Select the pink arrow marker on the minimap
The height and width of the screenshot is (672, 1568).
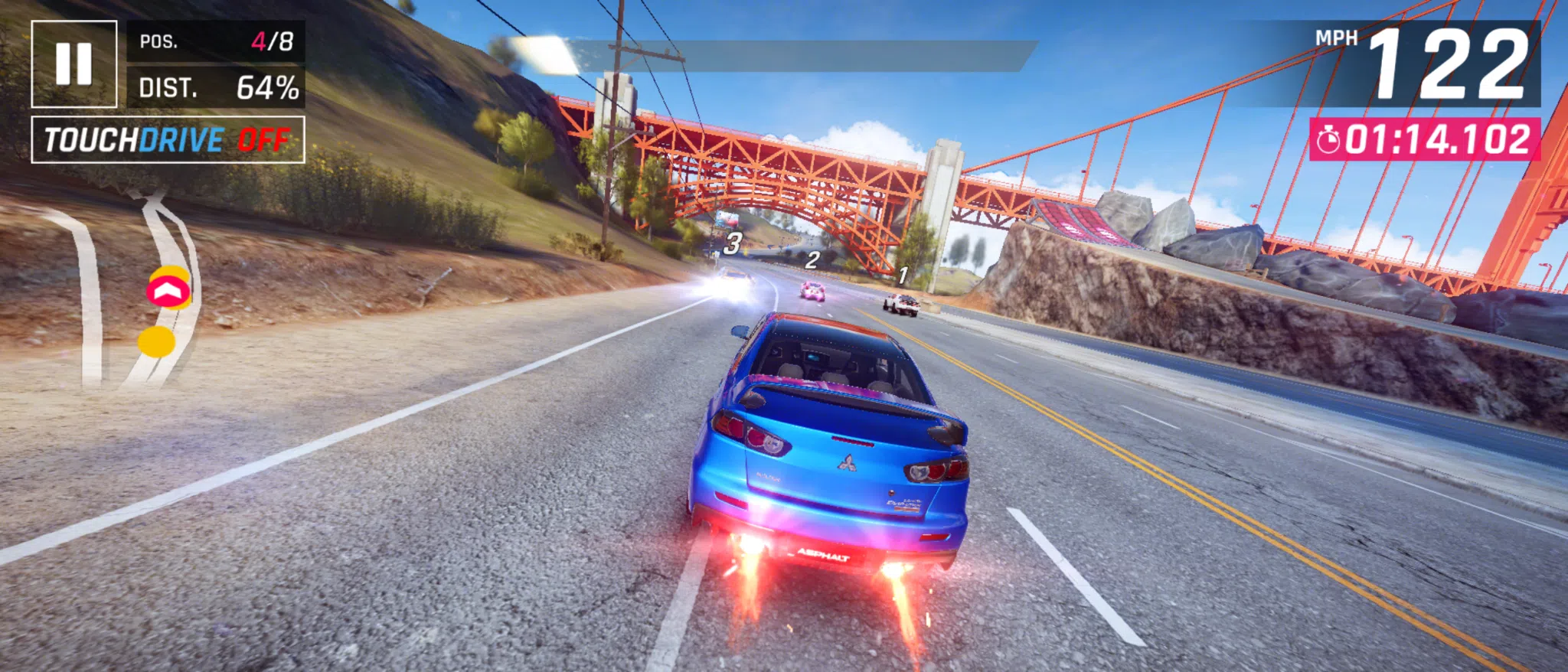170,289
